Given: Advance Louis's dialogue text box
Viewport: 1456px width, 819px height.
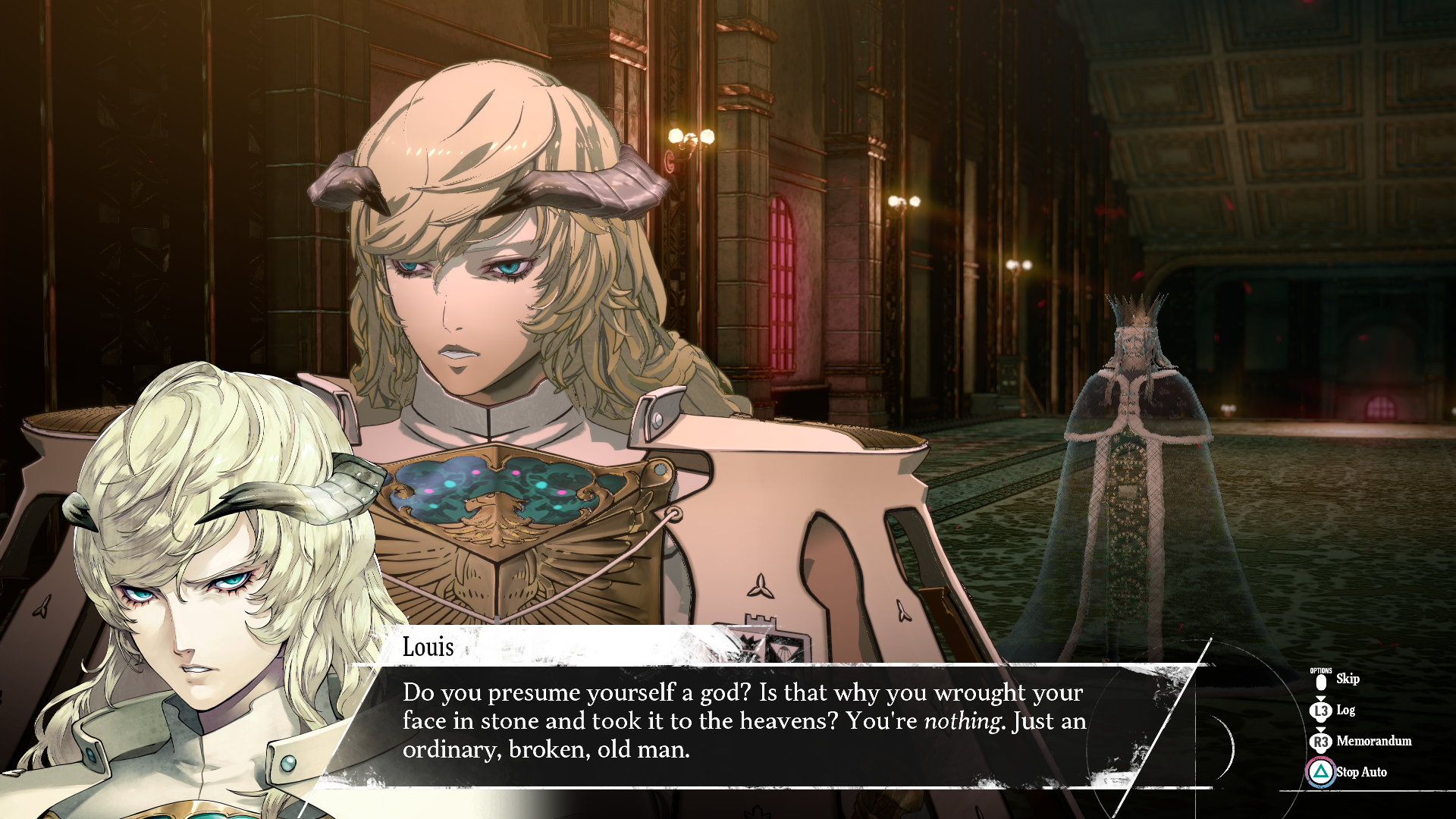Looking at the screenshot, I should tap(743, 720).
